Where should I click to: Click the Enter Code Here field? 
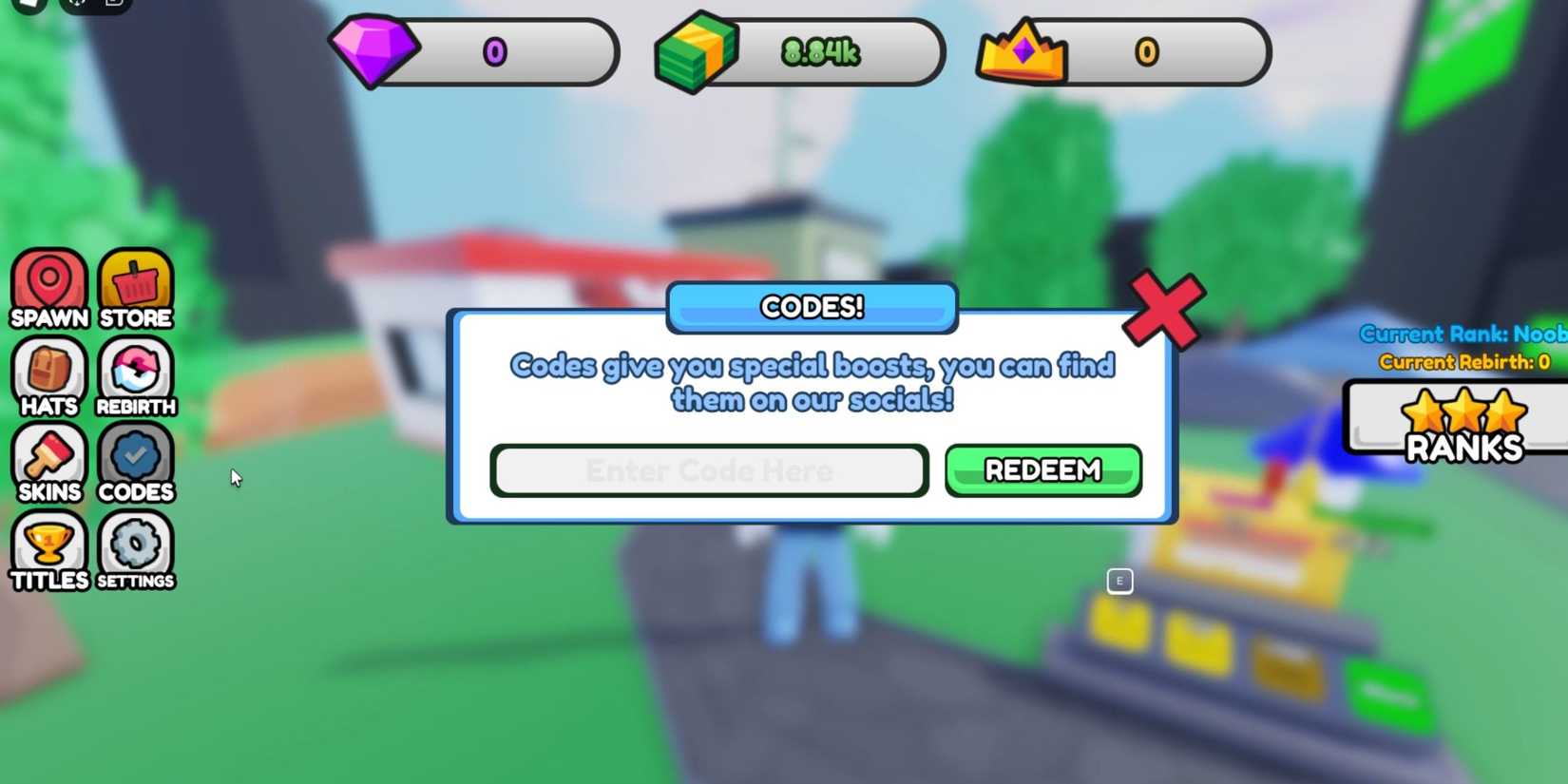[x=709, y=469]
